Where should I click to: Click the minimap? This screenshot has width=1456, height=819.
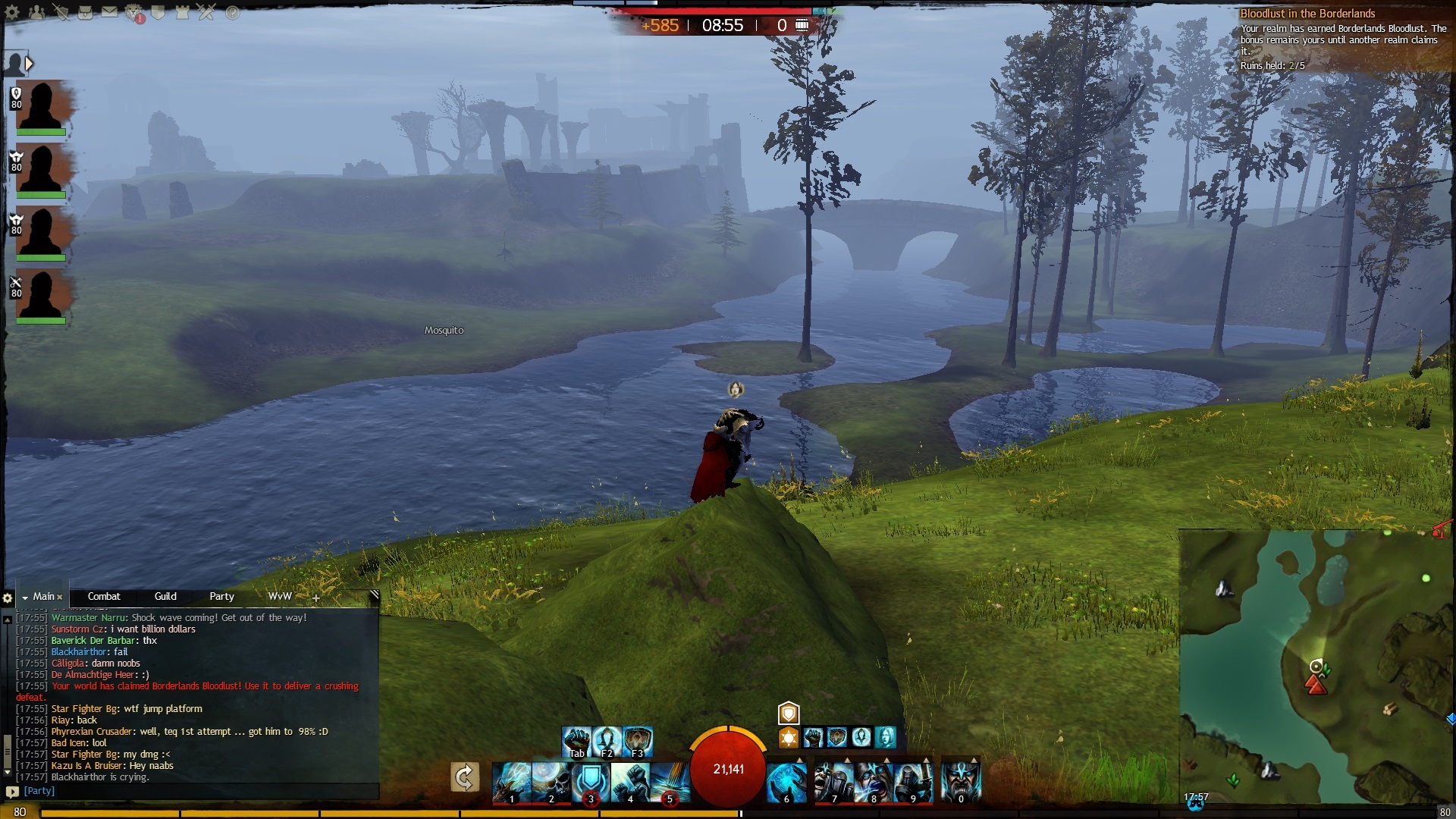pos(1316,667)
